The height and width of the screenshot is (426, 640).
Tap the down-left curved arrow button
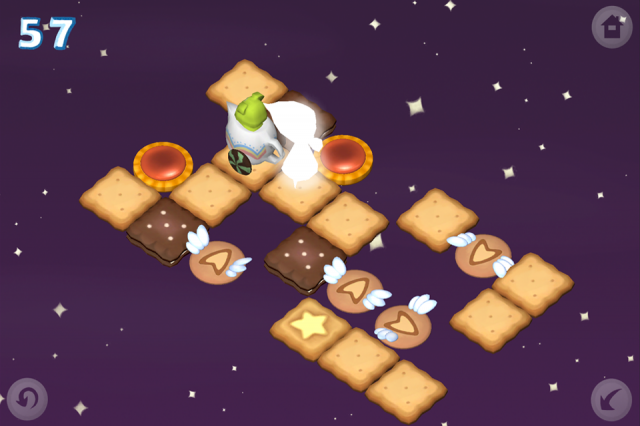click(611, 399)
